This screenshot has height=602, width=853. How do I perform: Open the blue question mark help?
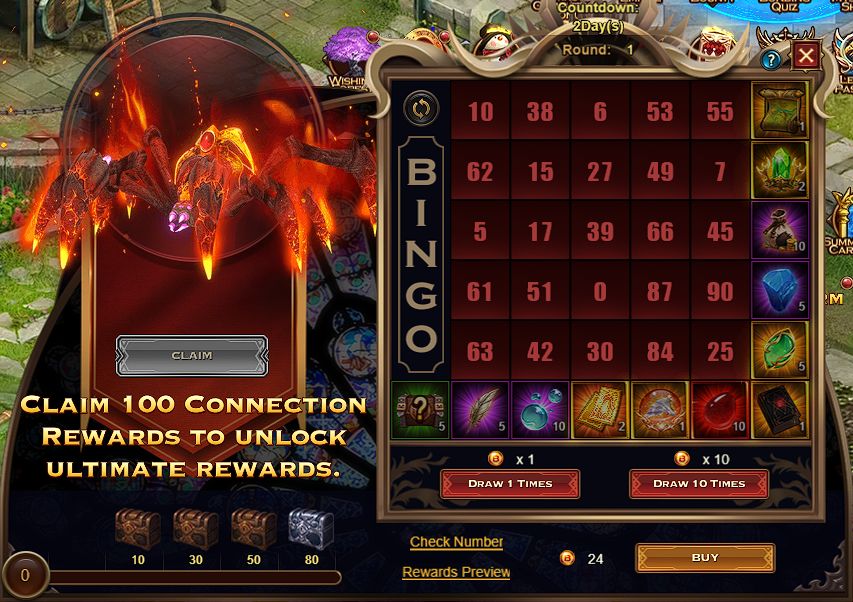pyautogui.click(x=771, y=59)
